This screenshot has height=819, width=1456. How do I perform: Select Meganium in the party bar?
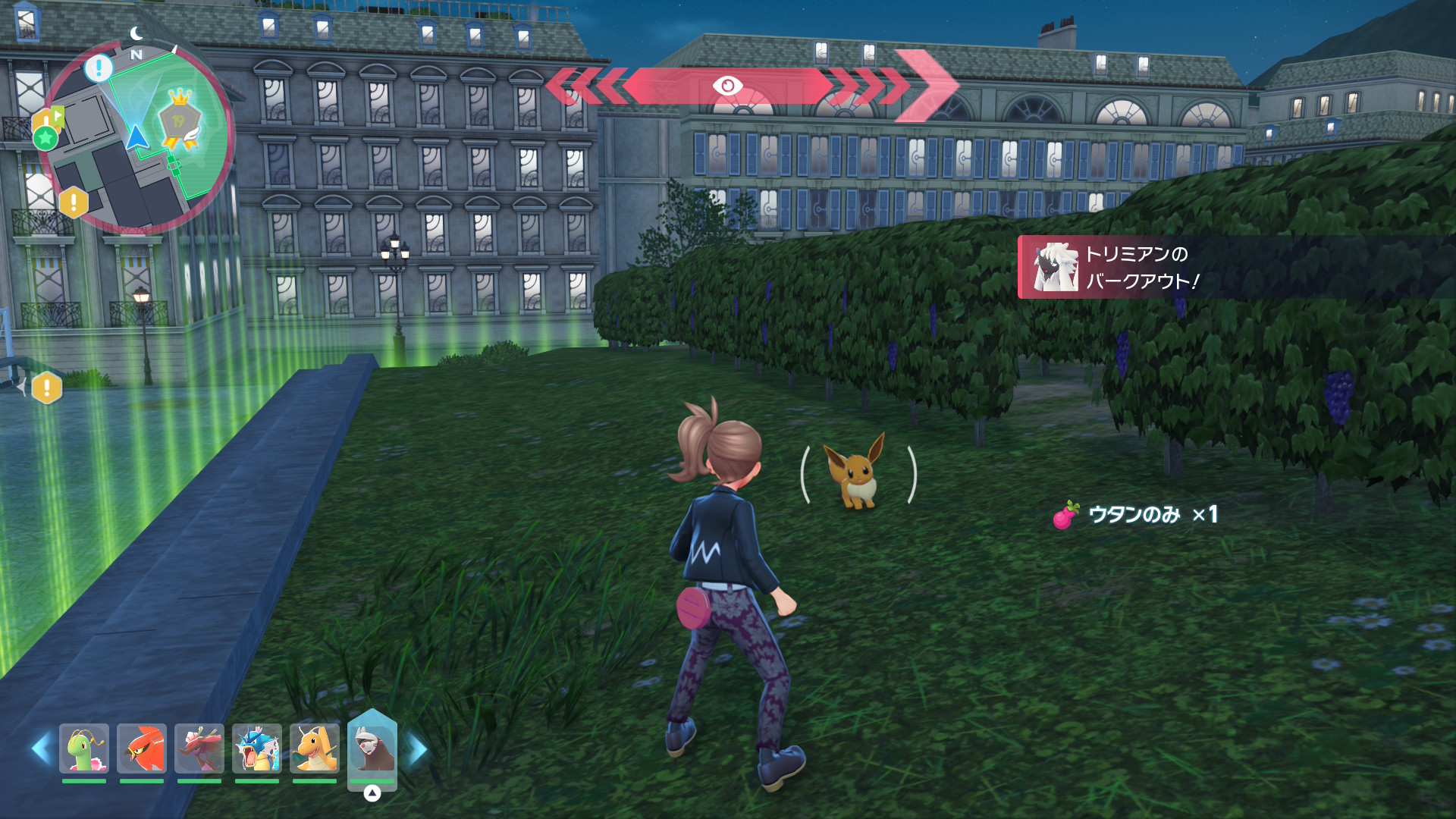pyautogui.click(x=84, y=748)
